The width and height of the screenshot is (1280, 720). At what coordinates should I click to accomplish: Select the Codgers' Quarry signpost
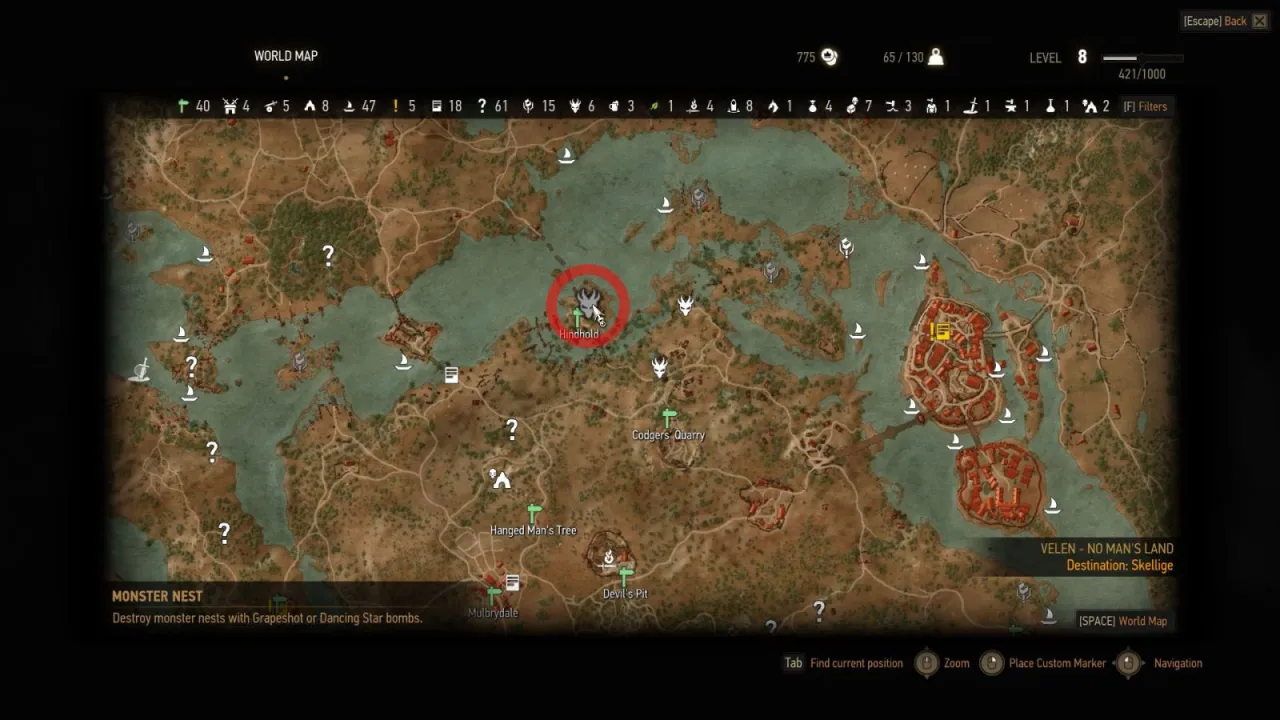tap(668, 417)
